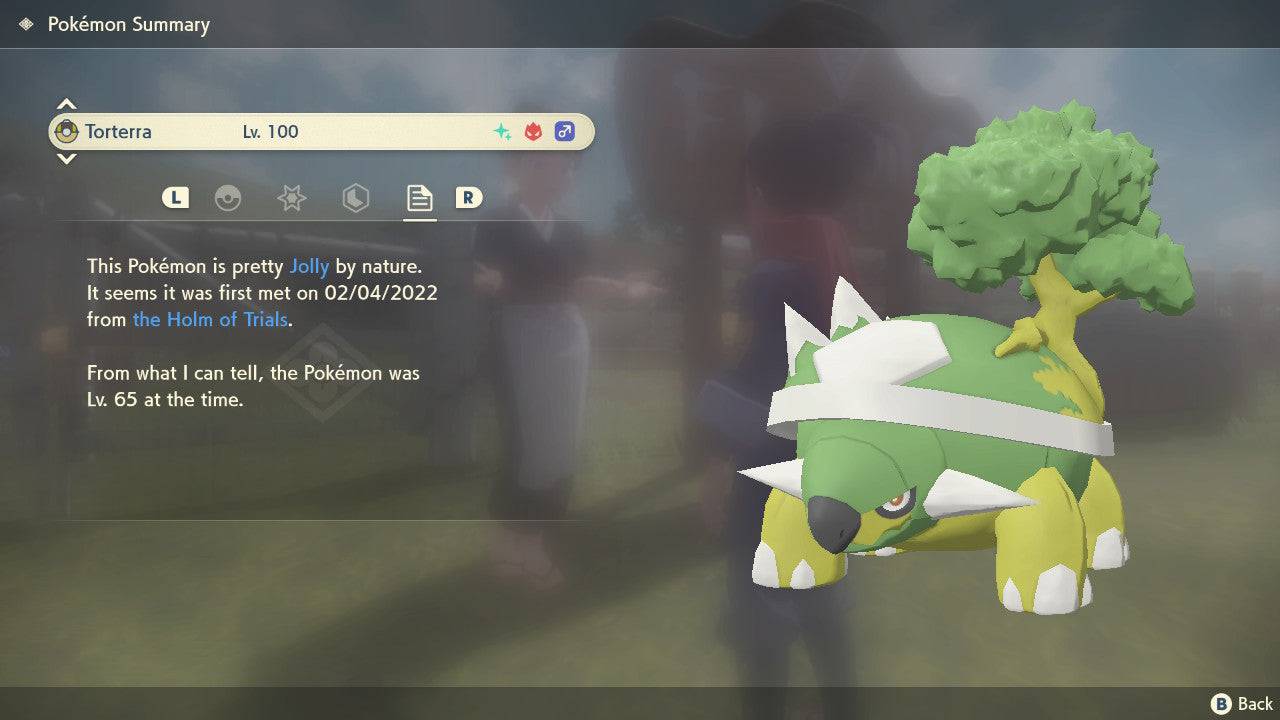
Task: Click the red alpha Pokémon icon
Action: point(531,130)
